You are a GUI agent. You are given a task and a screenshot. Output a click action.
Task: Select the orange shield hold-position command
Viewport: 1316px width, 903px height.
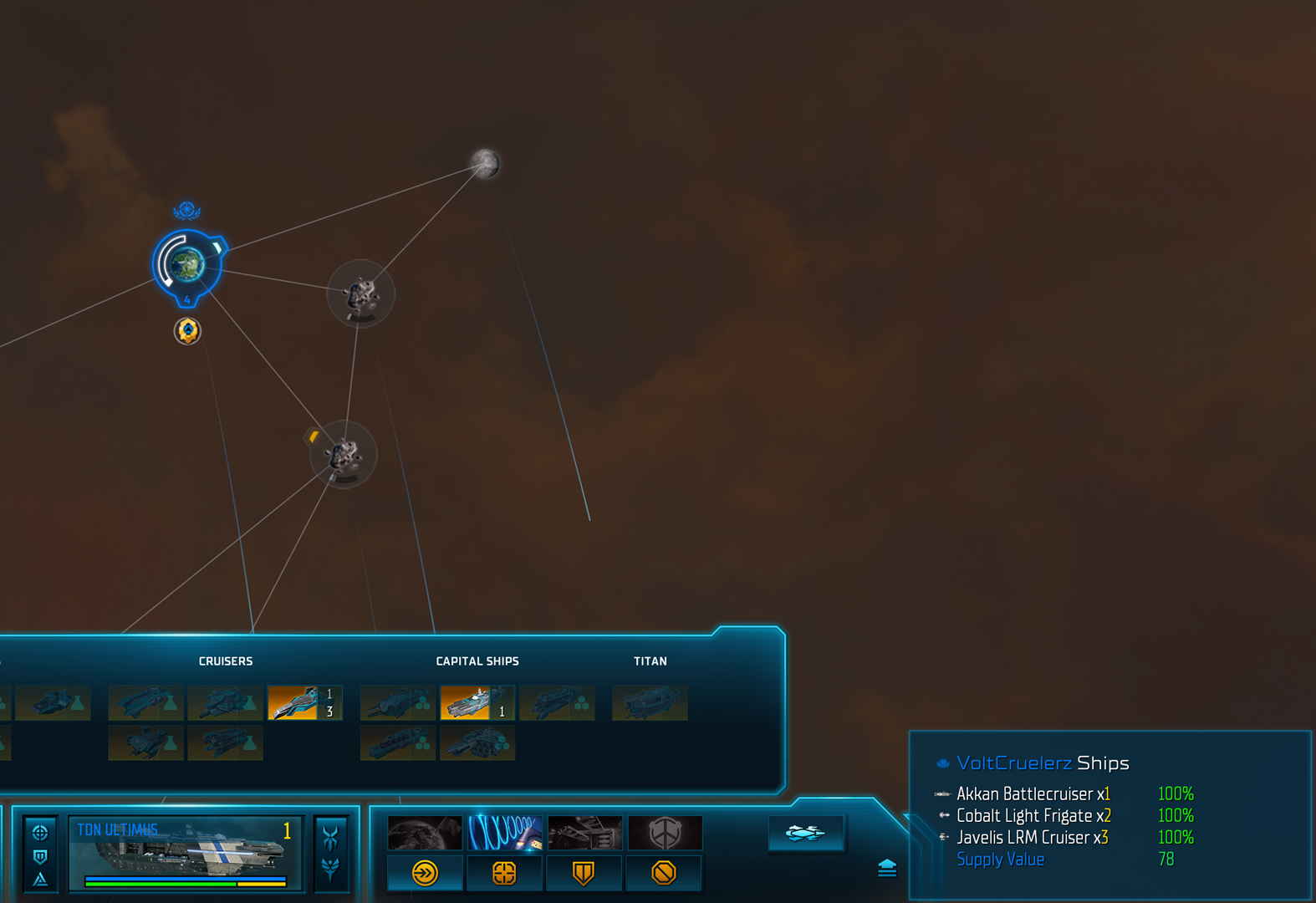tap(584, 874)
